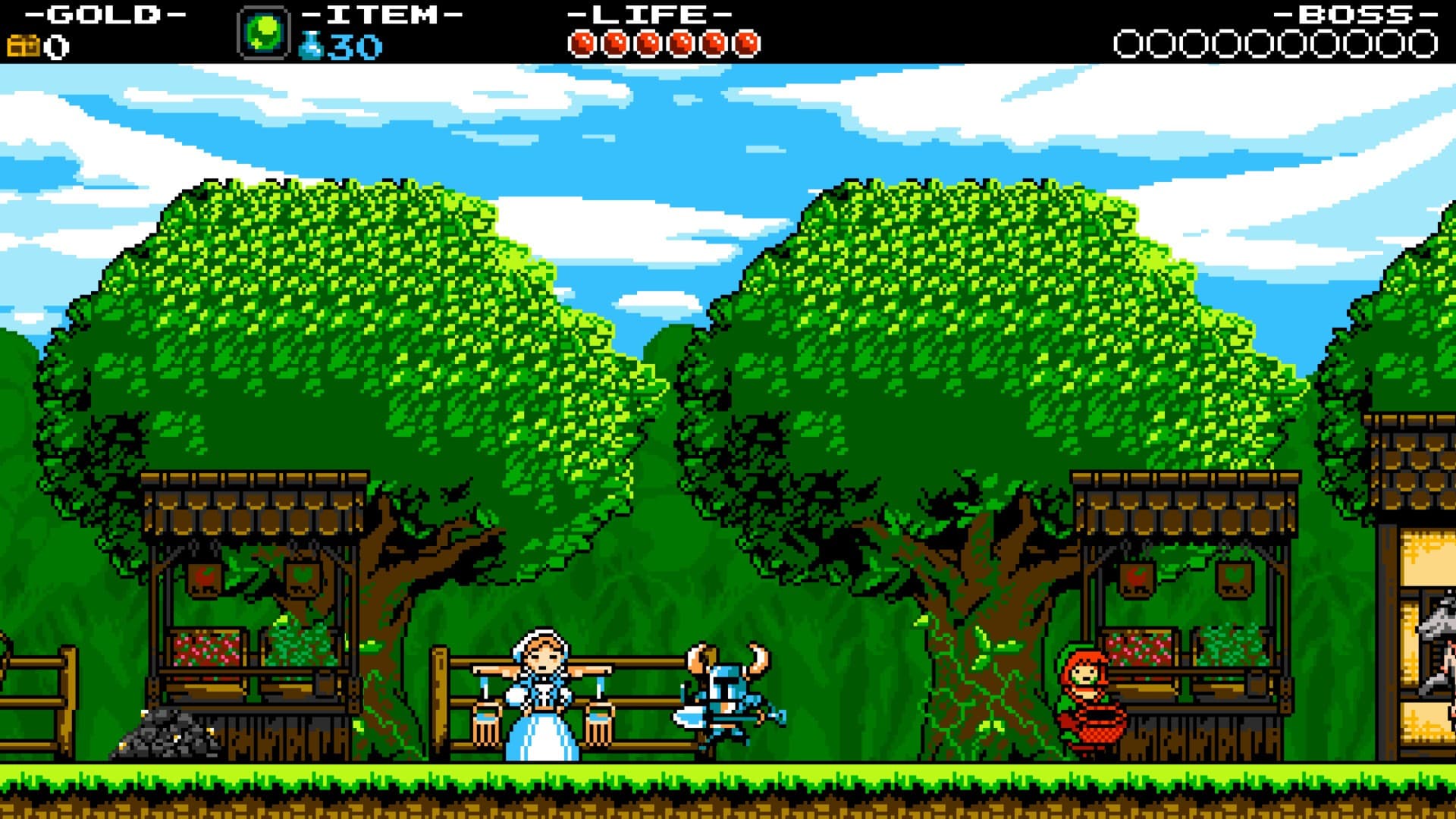
Task: Select the green relic orb under ITEM
Action: [x=262, y=31]
